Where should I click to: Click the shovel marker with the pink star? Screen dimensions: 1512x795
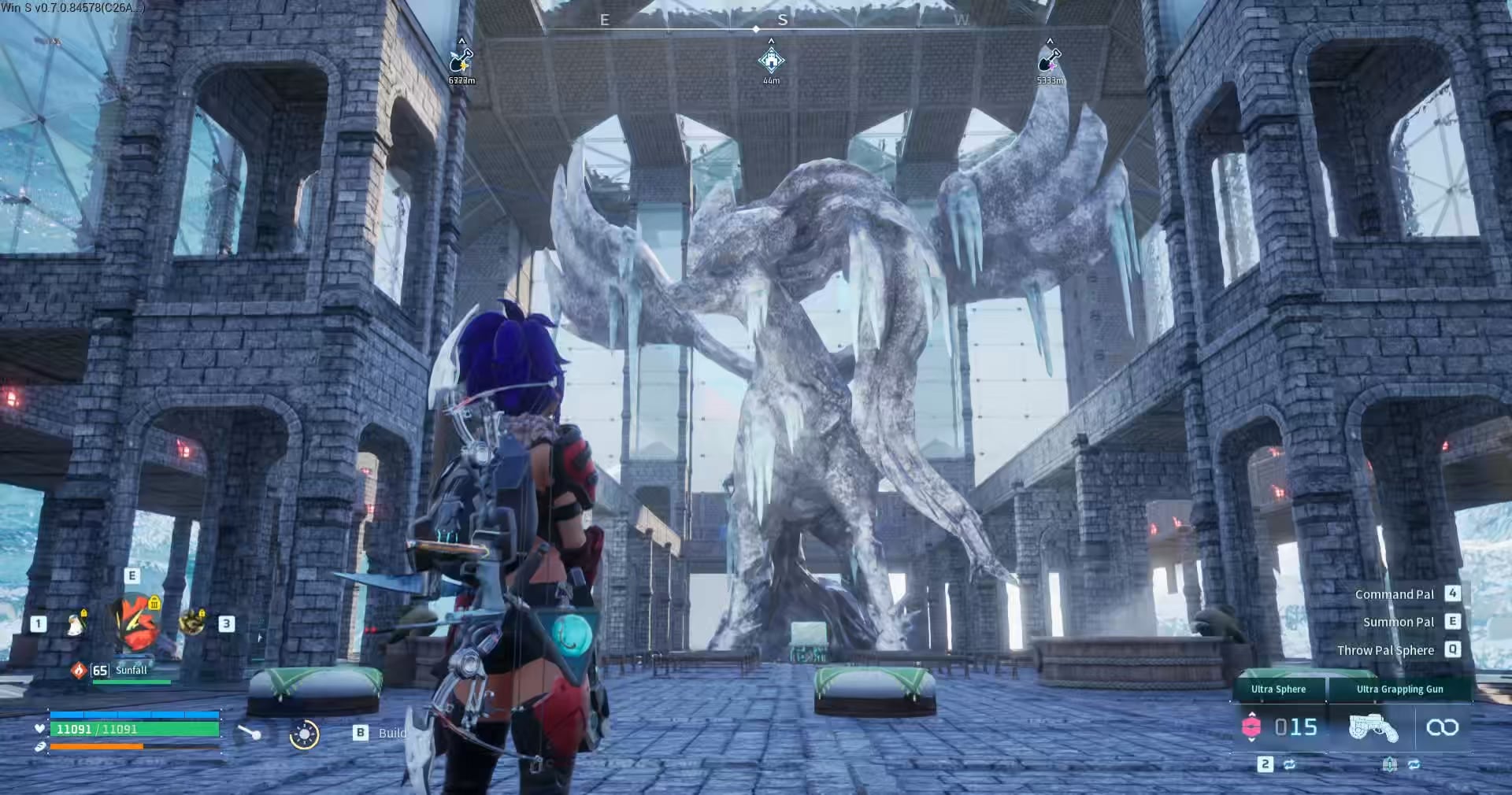coord(1050,60)
